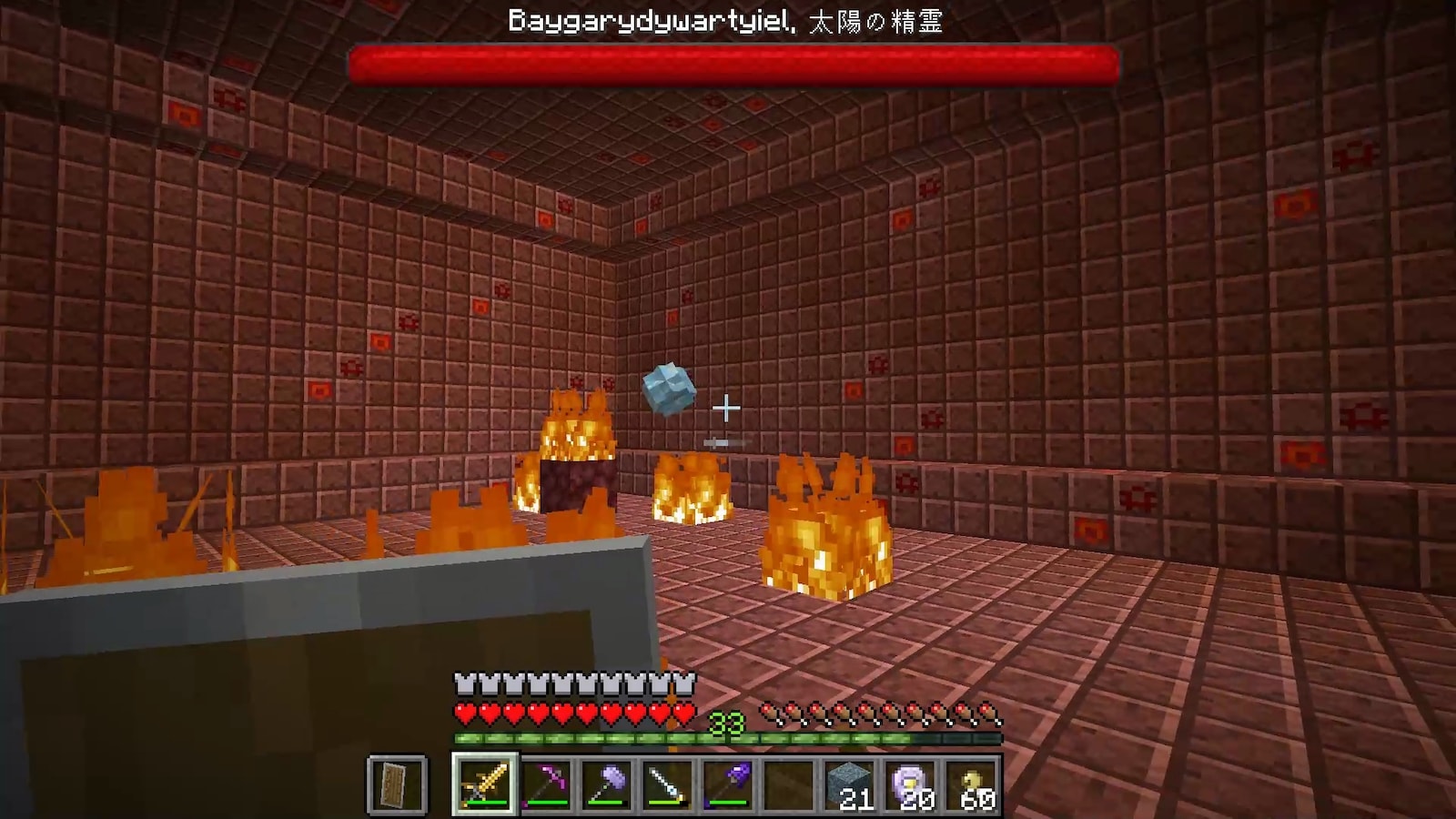Choose the purple orb stack of 20
Image resolution: width=1456 pixels, height=819 pixels.
tap(911, 784)
